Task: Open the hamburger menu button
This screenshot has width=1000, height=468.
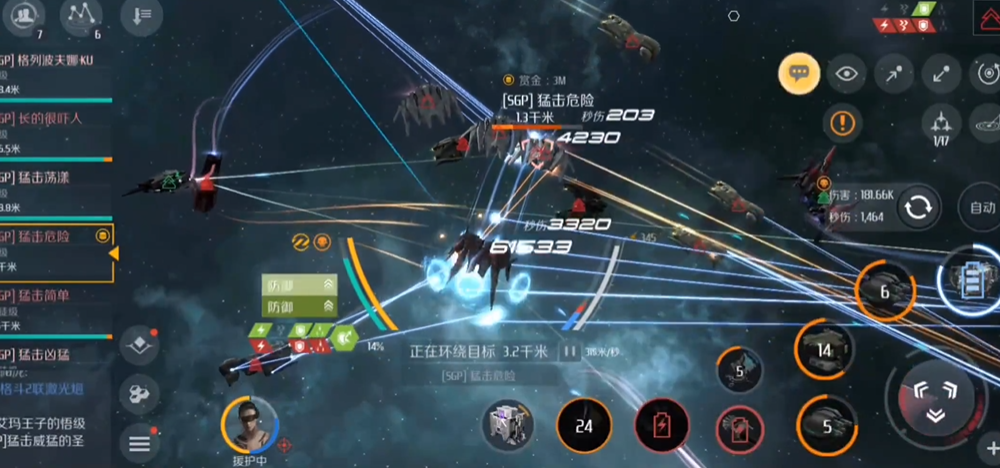Action: point(139,443)
